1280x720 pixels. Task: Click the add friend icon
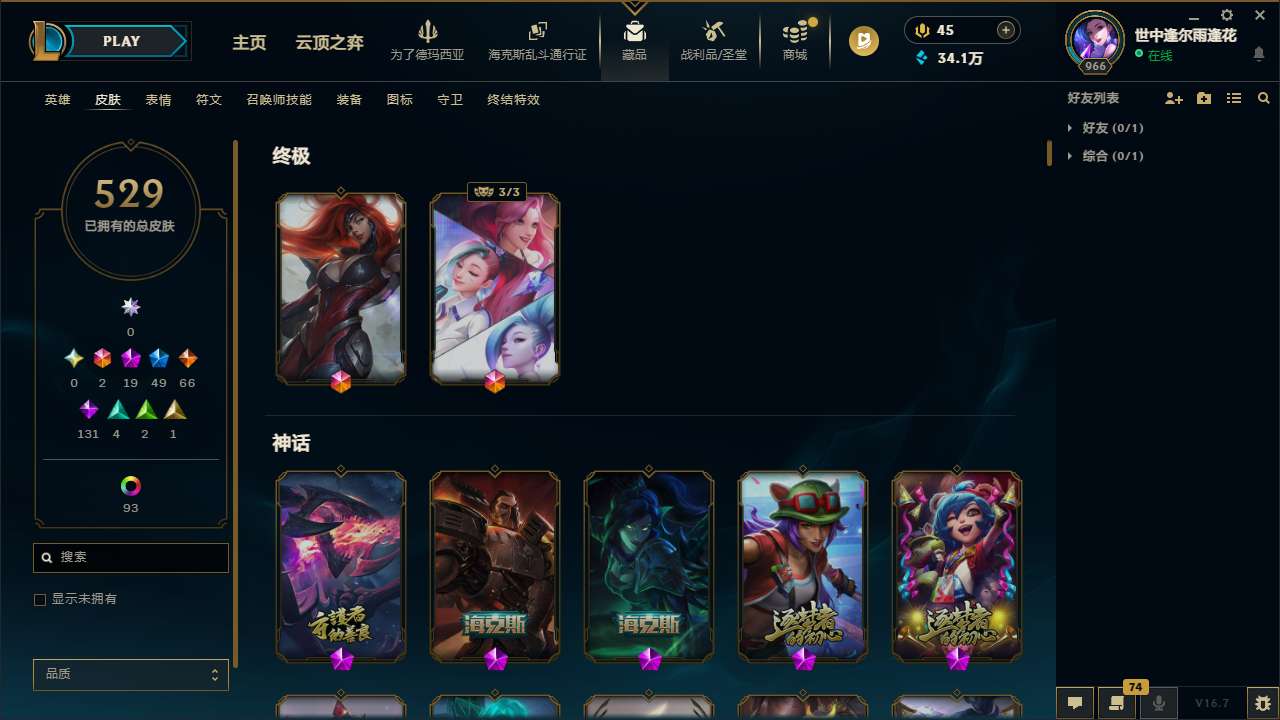[1174, 98]
